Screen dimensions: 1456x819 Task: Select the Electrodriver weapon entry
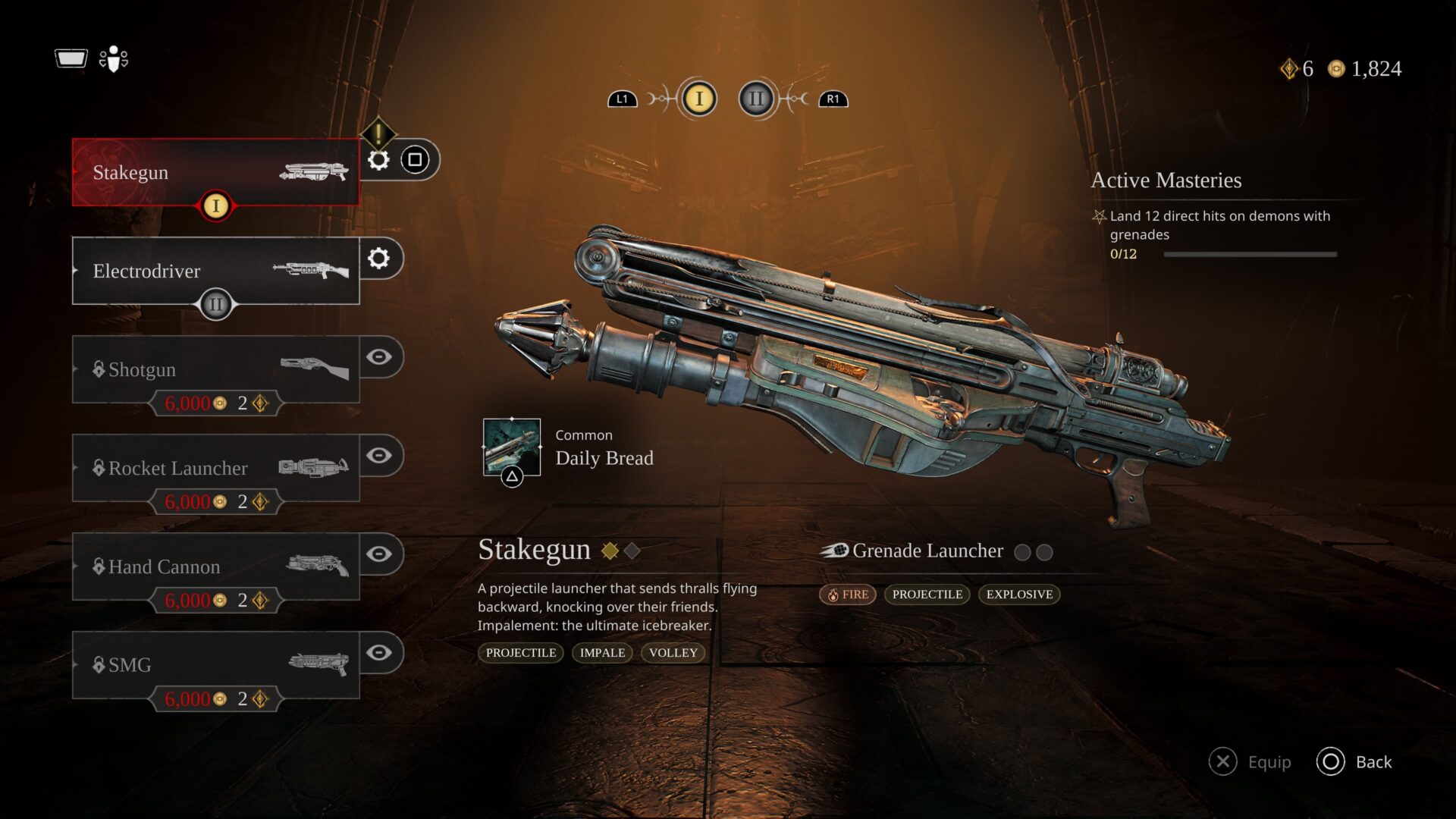pos(215,271)
